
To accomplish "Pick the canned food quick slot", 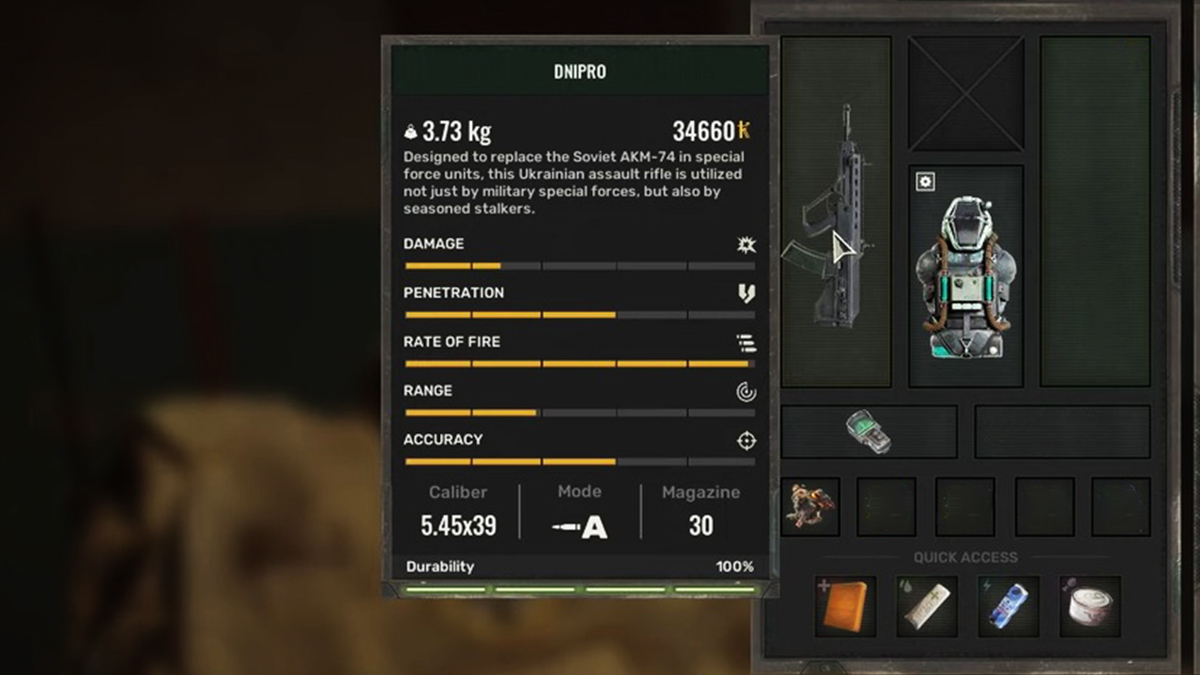I will (1090, 607).
